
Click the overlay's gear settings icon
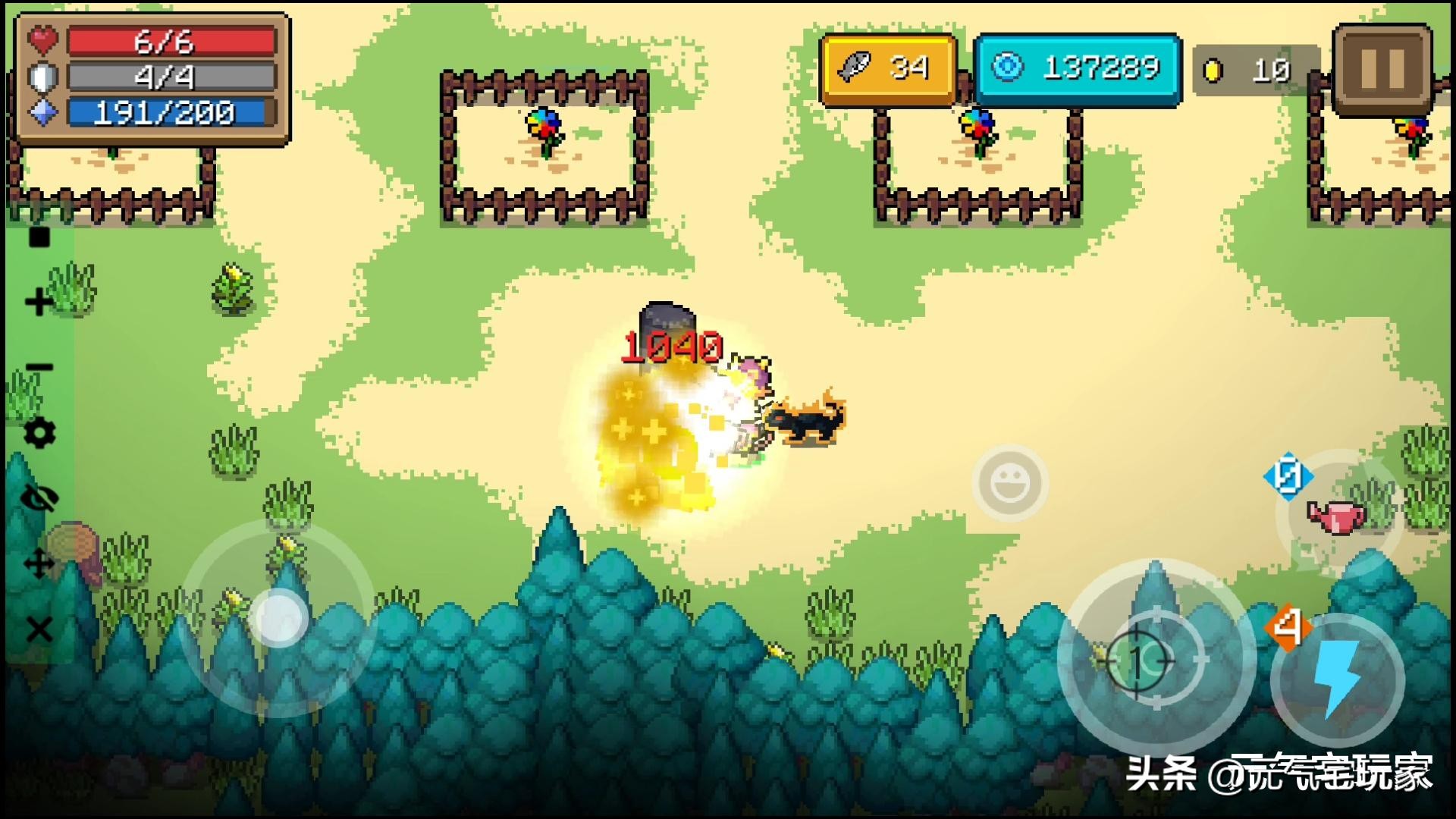point(39,433)
